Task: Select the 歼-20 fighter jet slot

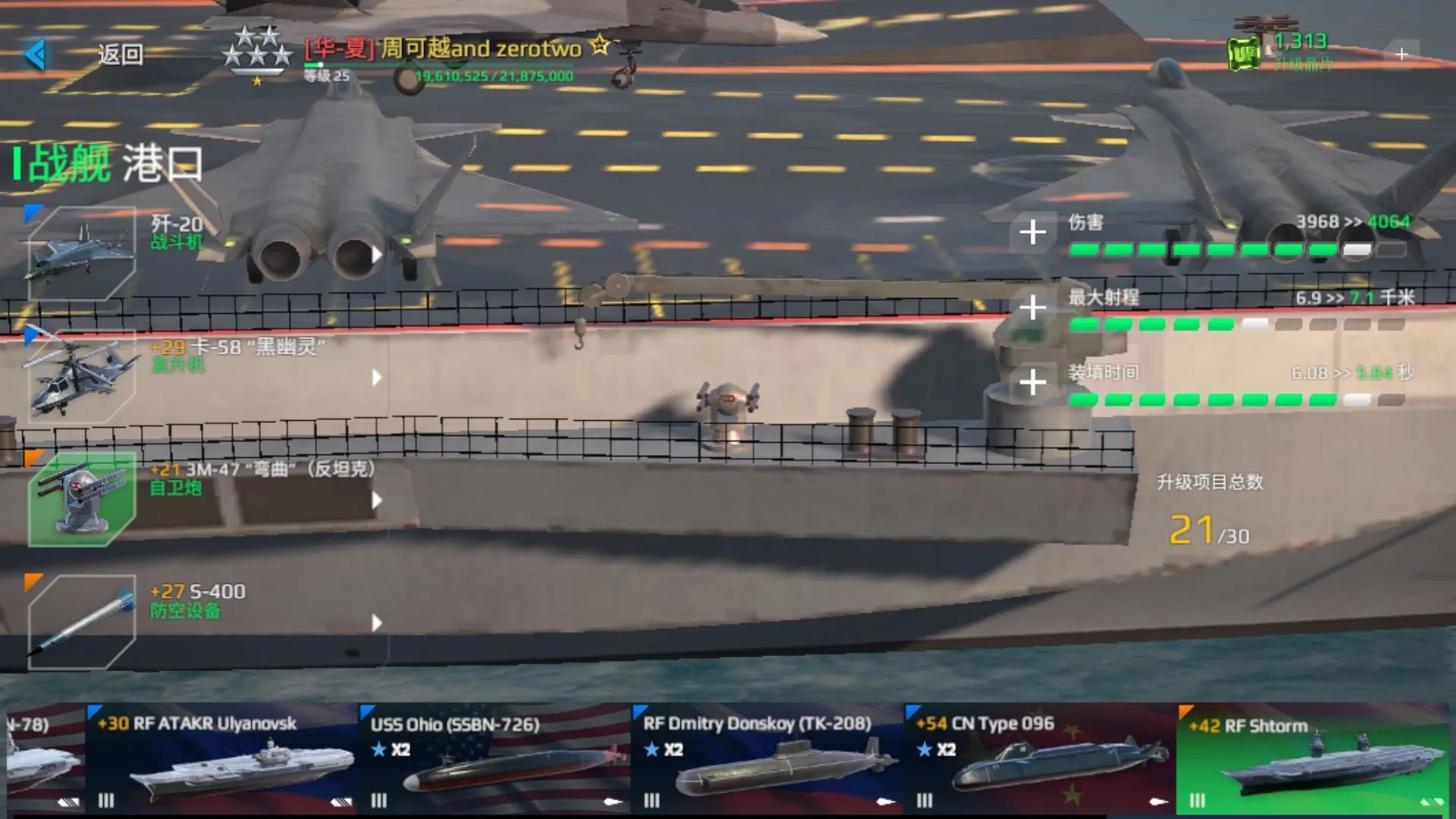Action: pos(82,254)
